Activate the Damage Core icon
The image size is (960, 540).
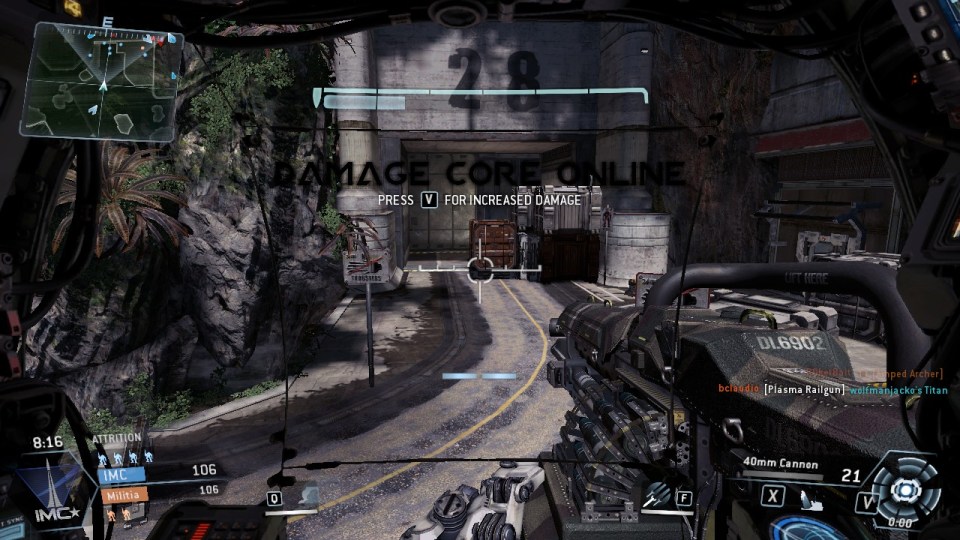point(906,490)
